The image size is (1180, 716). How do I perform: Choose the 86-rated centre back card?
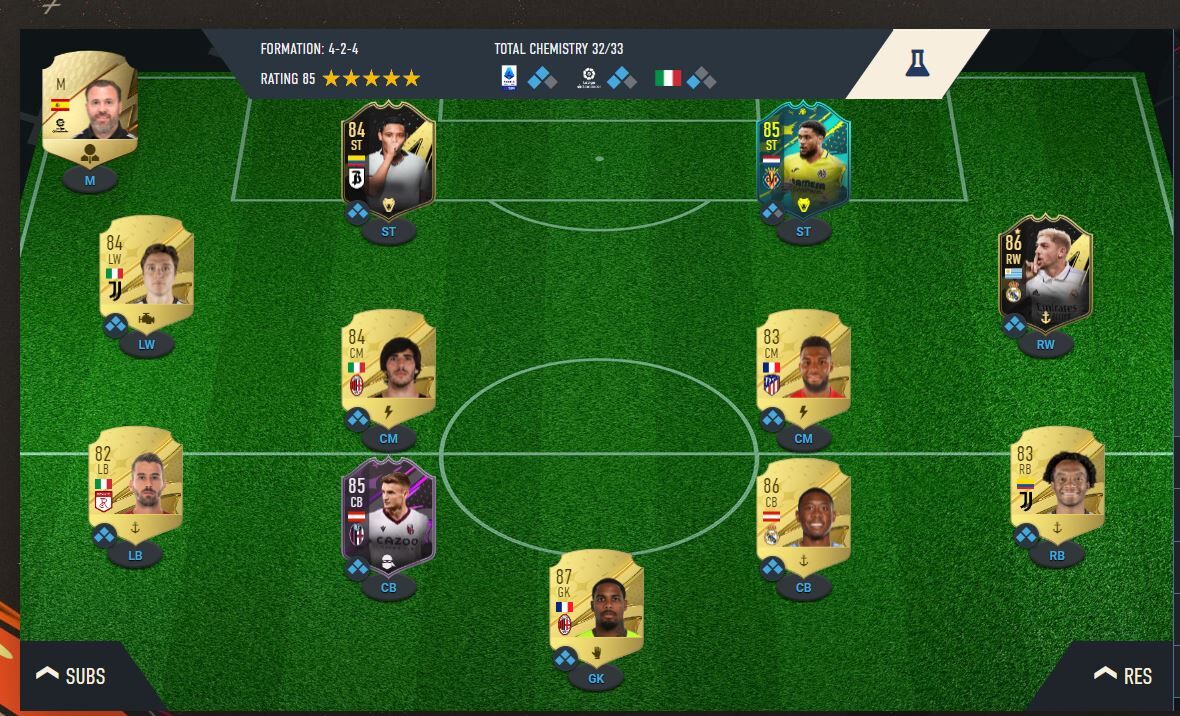(x=803, y=513)
